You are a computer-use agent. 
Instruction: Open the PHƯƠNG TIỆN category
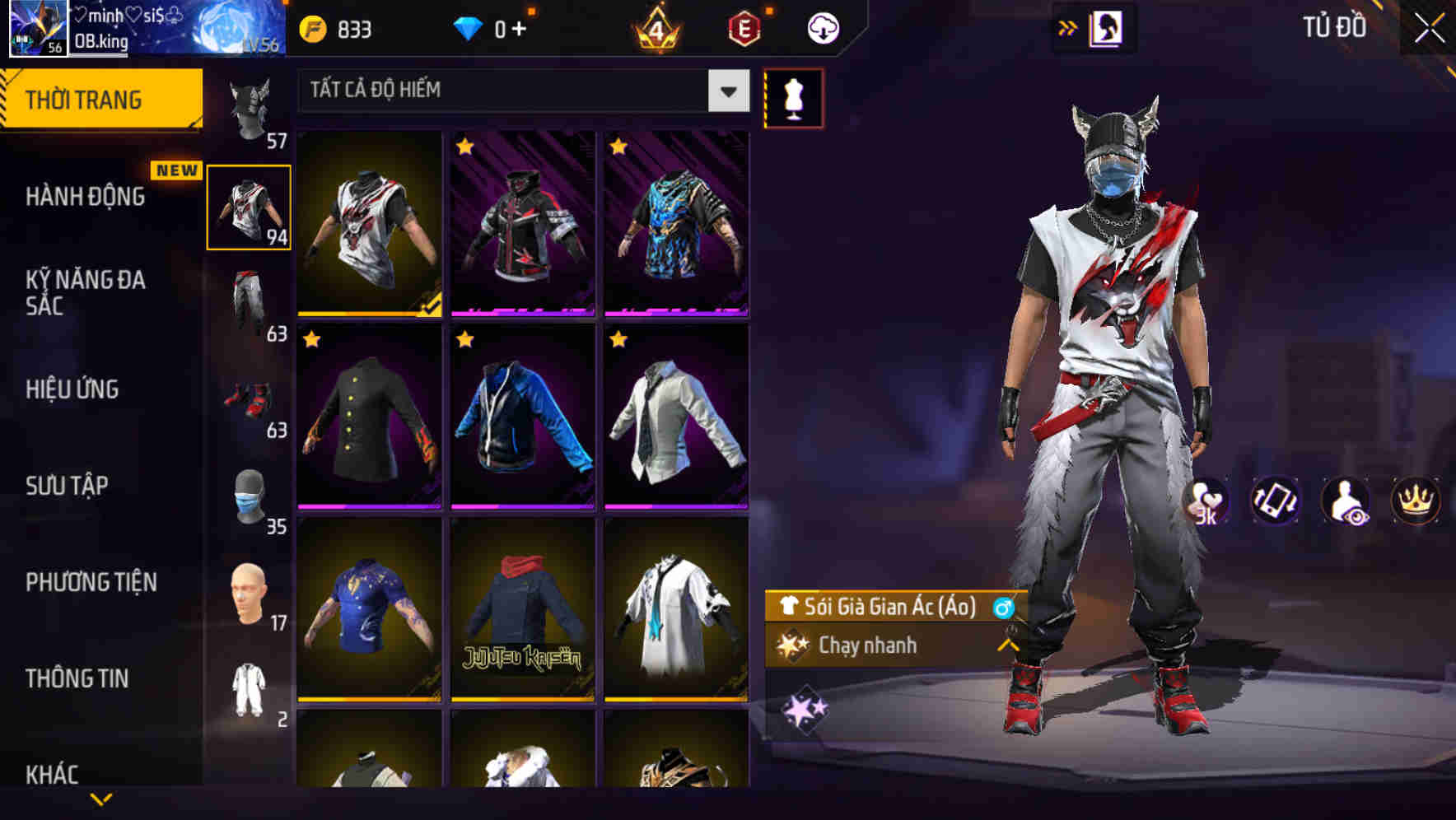(91, 582)
